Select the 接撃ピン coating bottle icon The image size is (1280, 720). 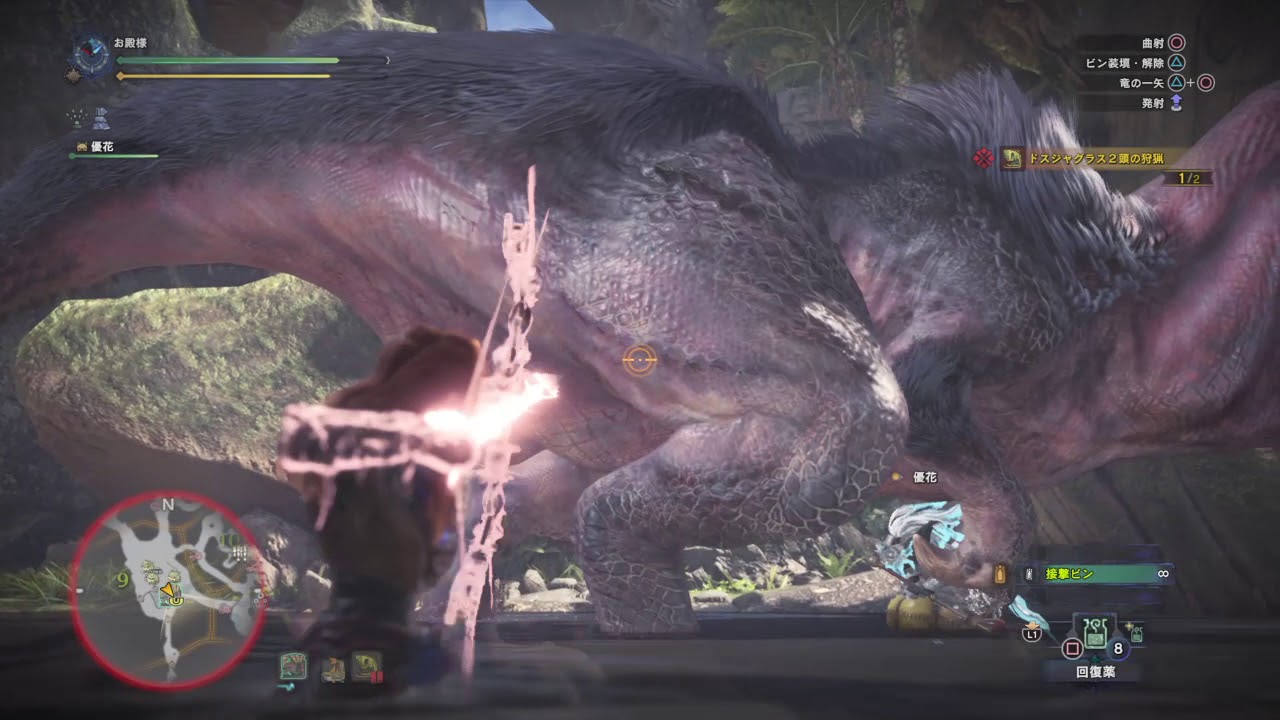pyautogui.click(x=1028, y=573)
